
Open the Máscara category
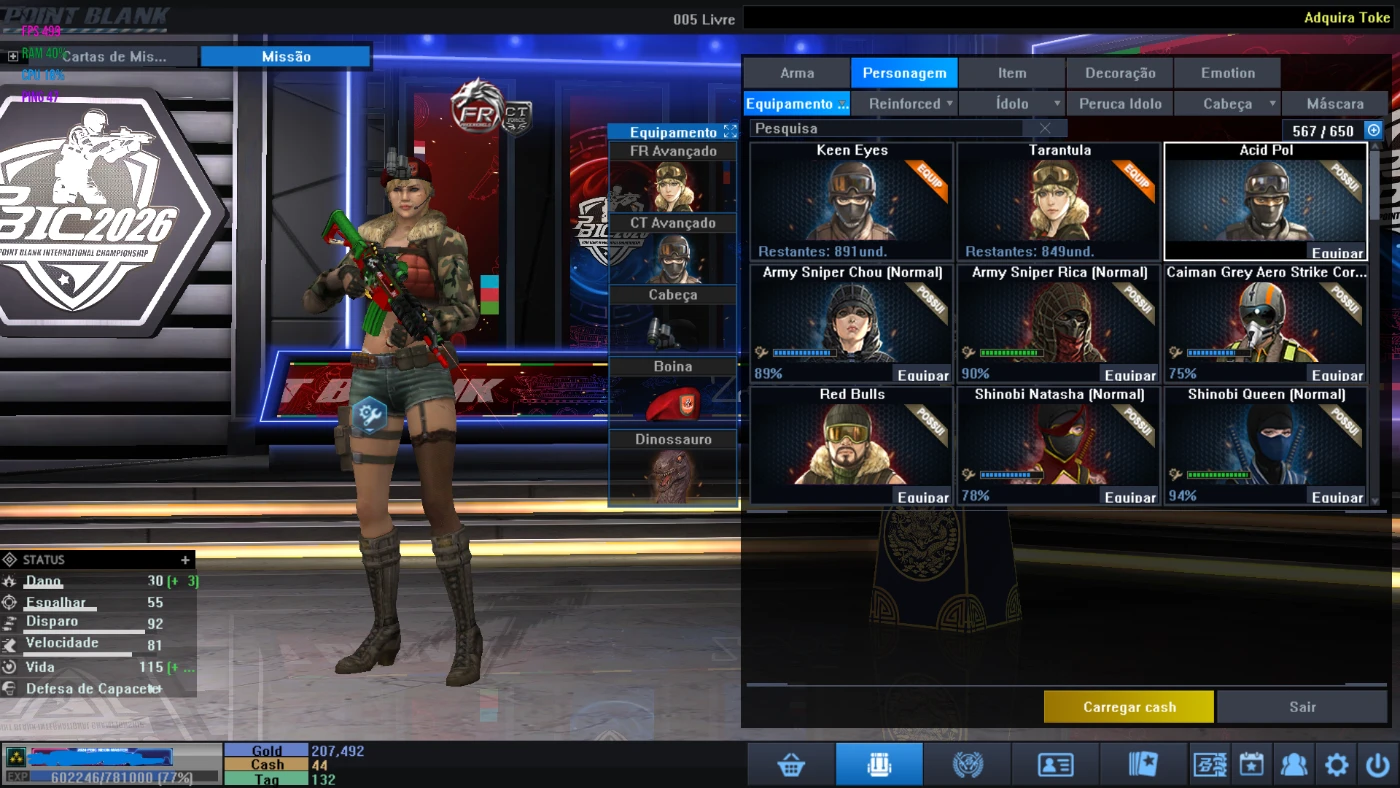1334,104
